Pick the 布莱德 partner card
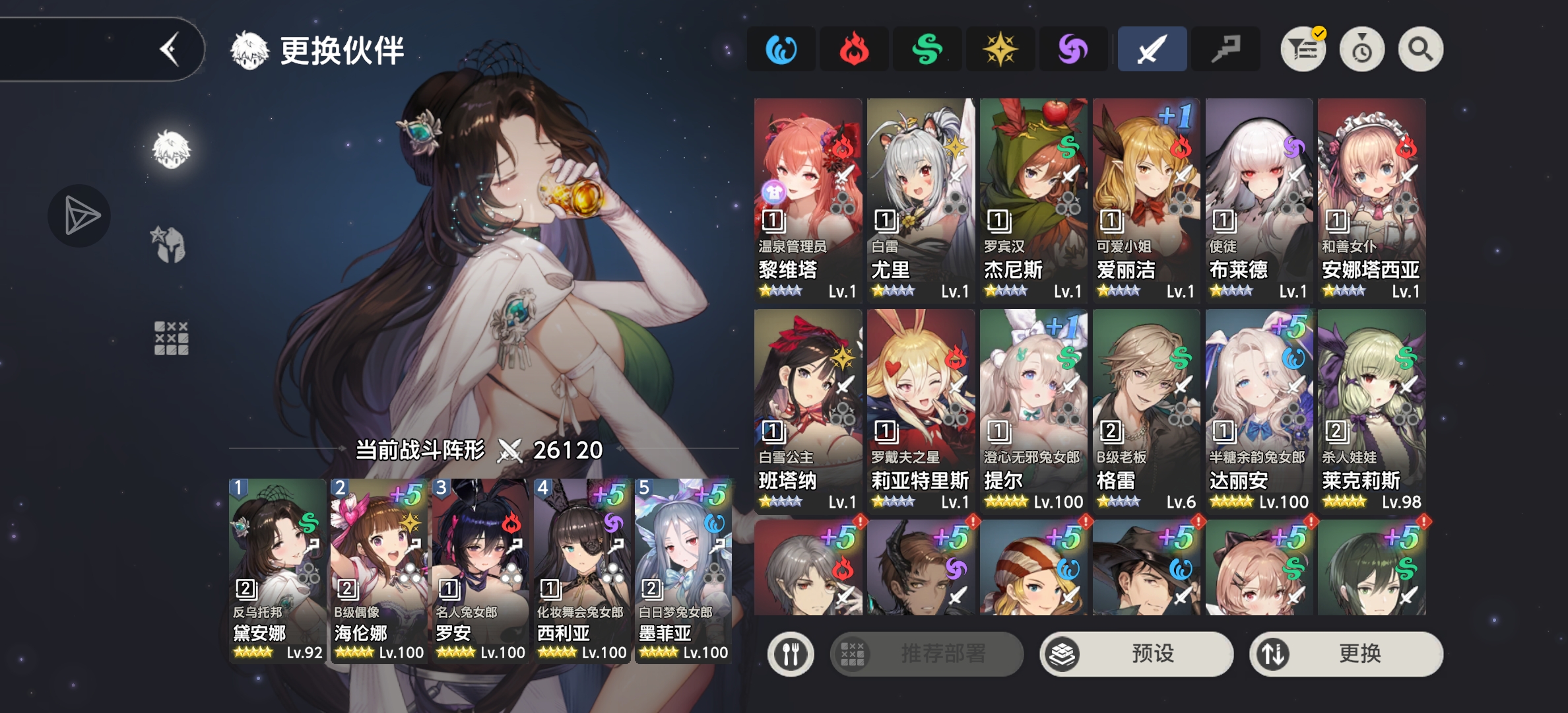This screenshot has height=713, width=1568. [x=1258, y=200]
